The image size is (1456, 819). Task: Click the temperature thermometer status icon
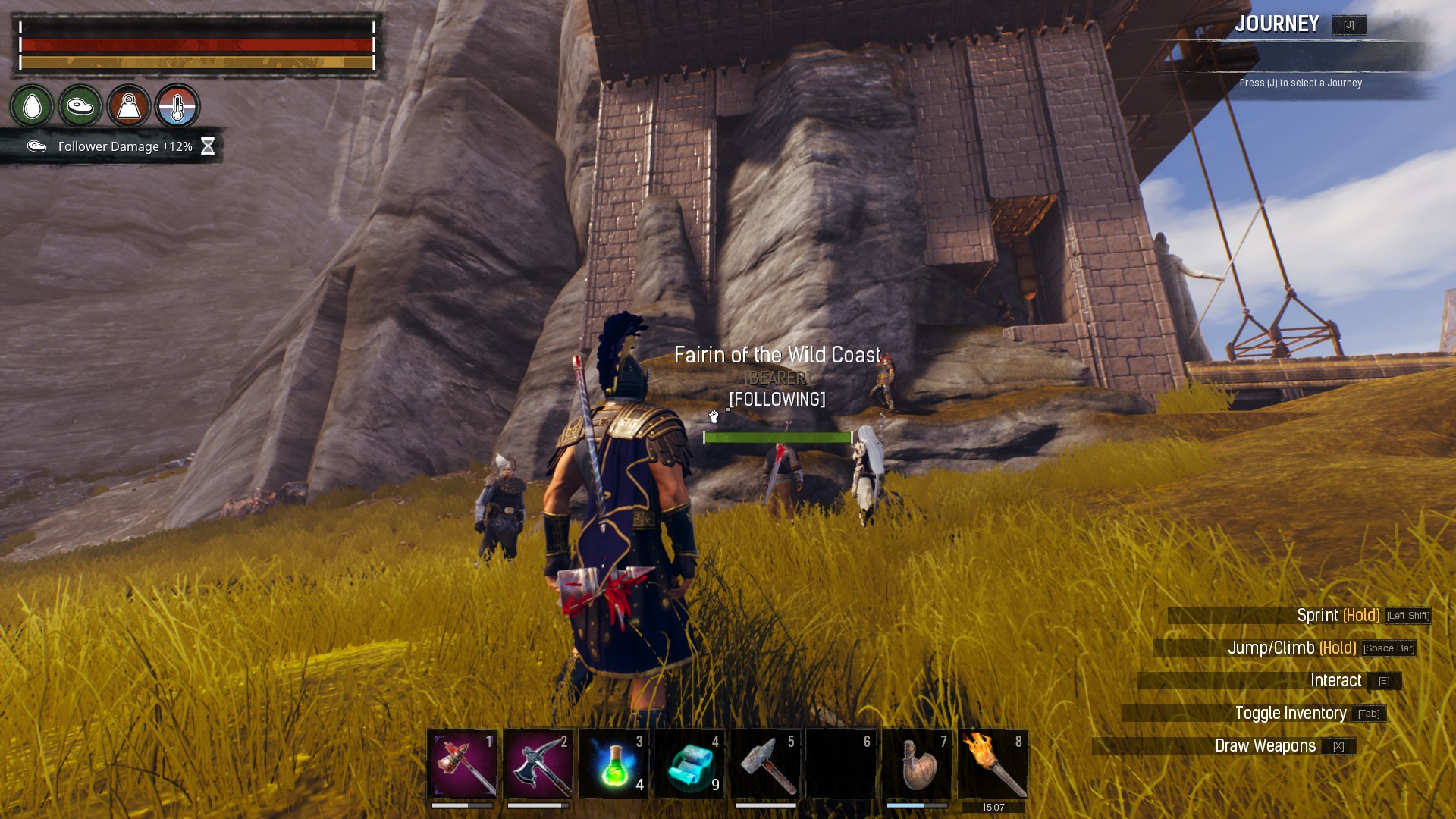click(x=177, y=107)
